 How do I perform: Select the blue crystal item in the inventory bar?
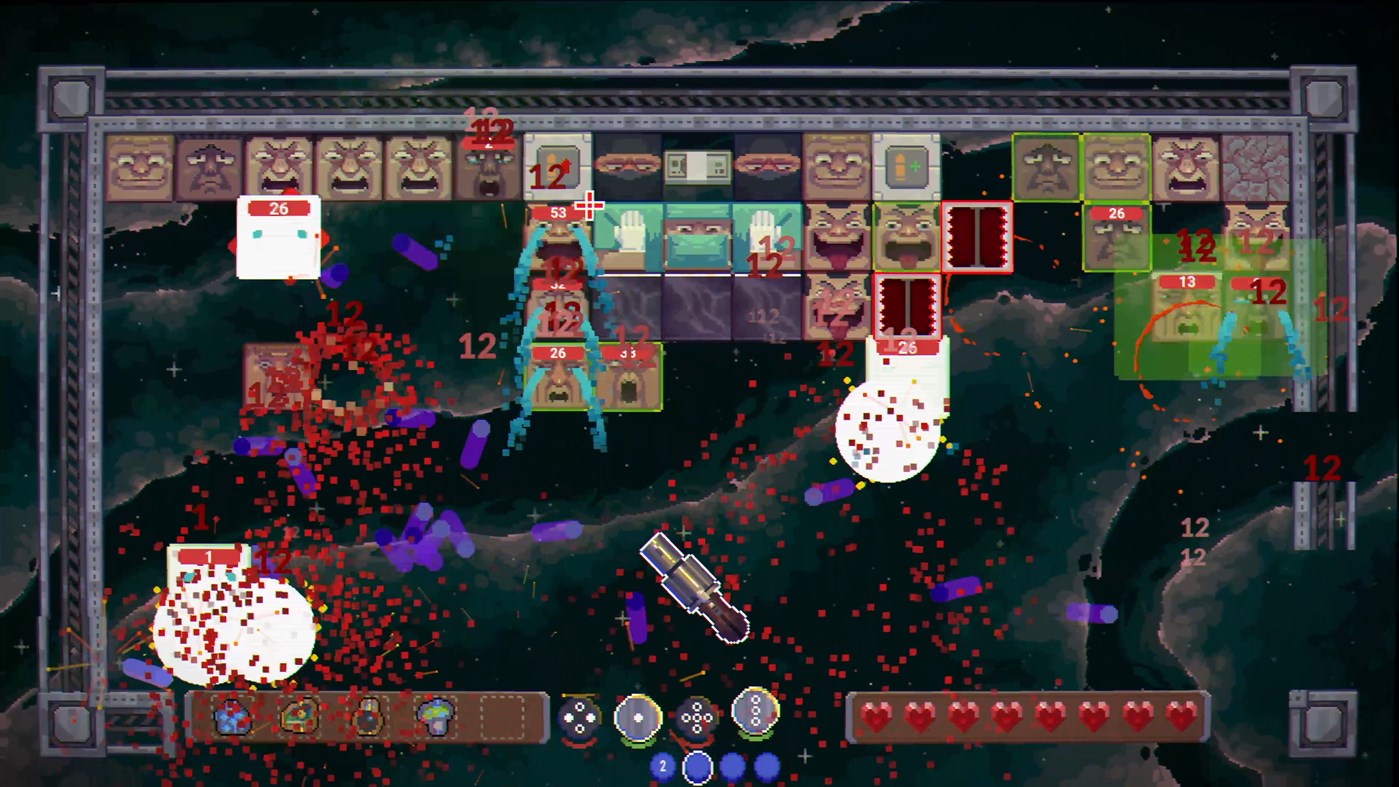tap(230, 718)
